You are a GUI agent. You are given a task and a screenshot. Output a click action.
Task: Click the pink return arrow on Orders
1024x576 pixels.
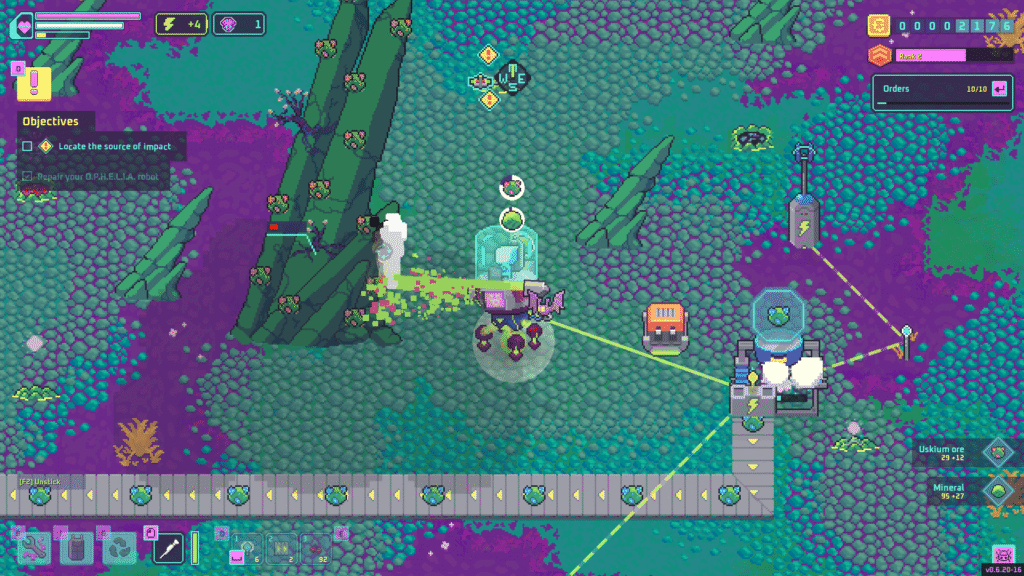coord(999,89)
